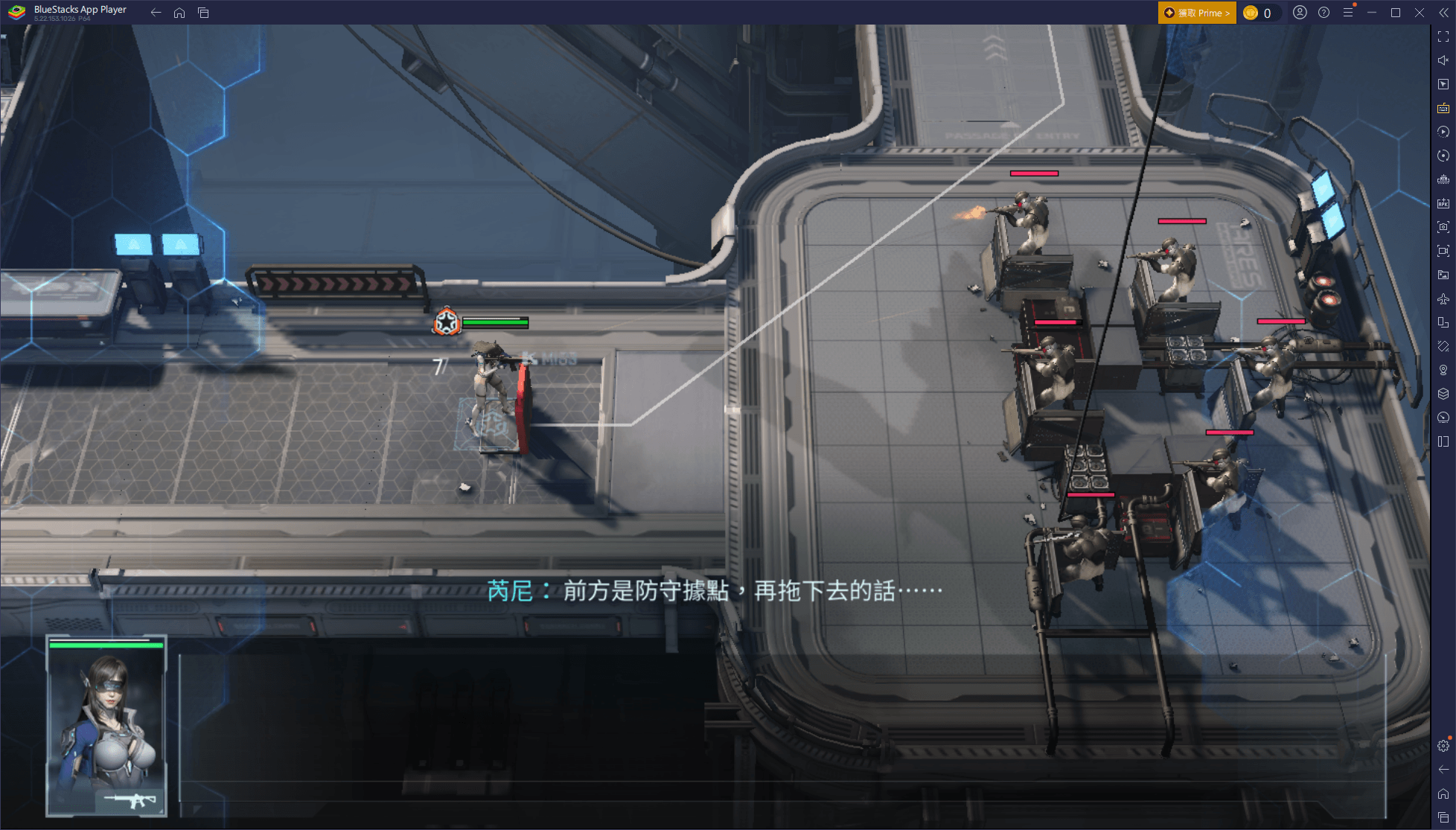1456x830 pixels.
Task: Open the BlueStacks hamburger menu
Action: [x=1348, y=13]
